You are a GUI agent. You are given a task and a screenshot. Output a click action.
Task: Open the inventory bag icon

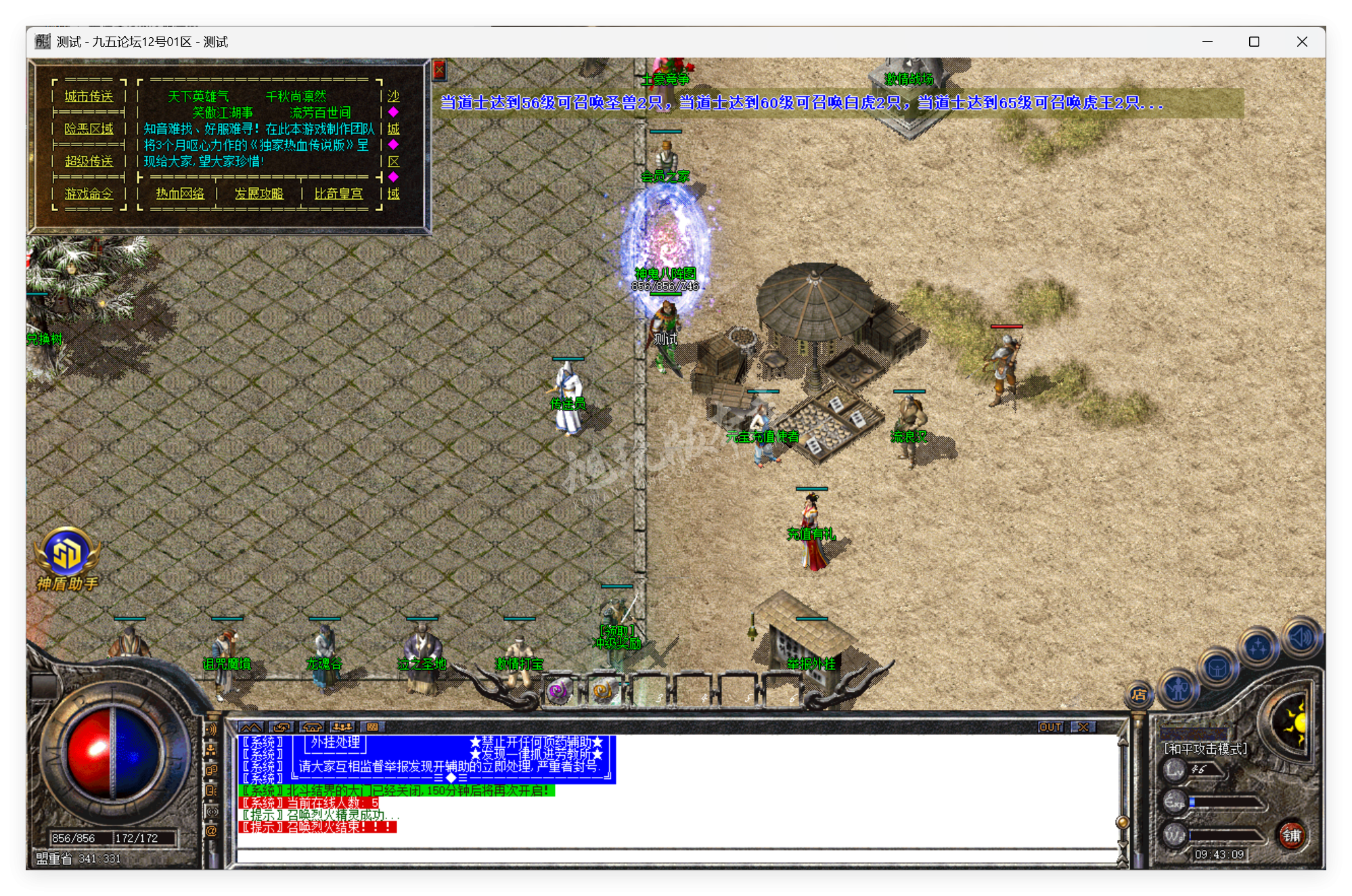pos(1218,669)
